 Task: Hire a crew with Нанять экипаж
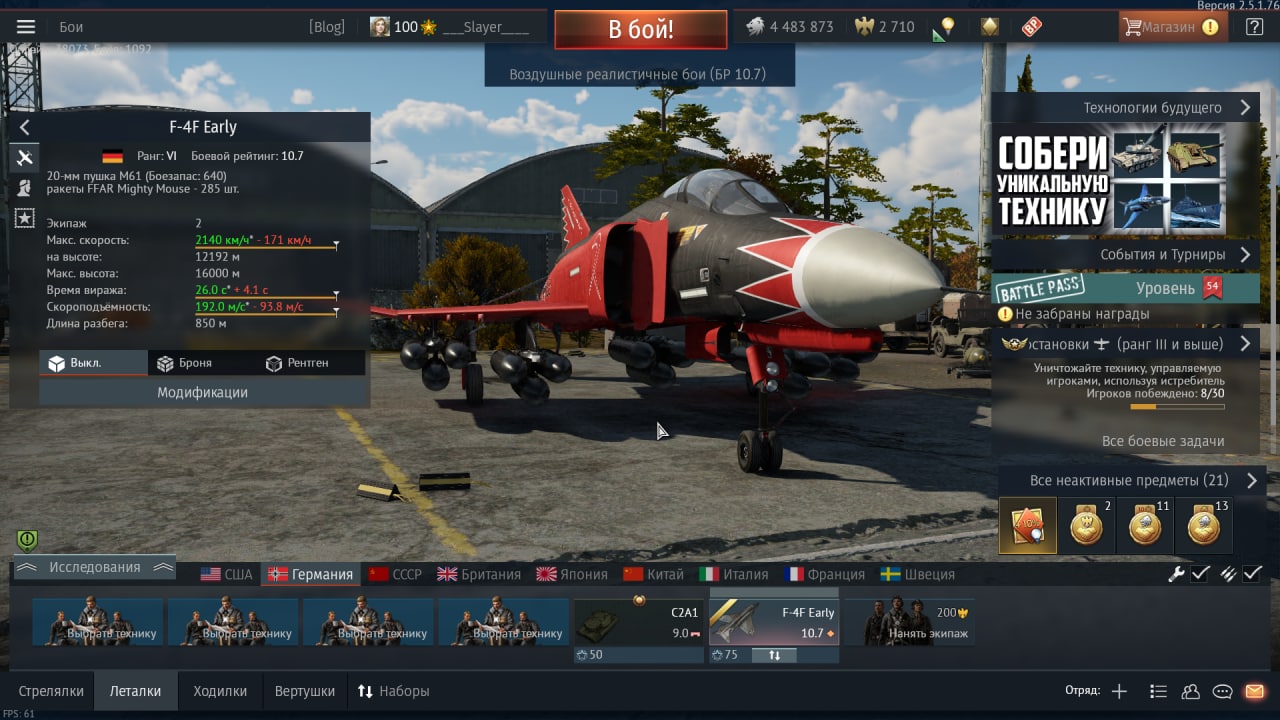click(909, 622)
